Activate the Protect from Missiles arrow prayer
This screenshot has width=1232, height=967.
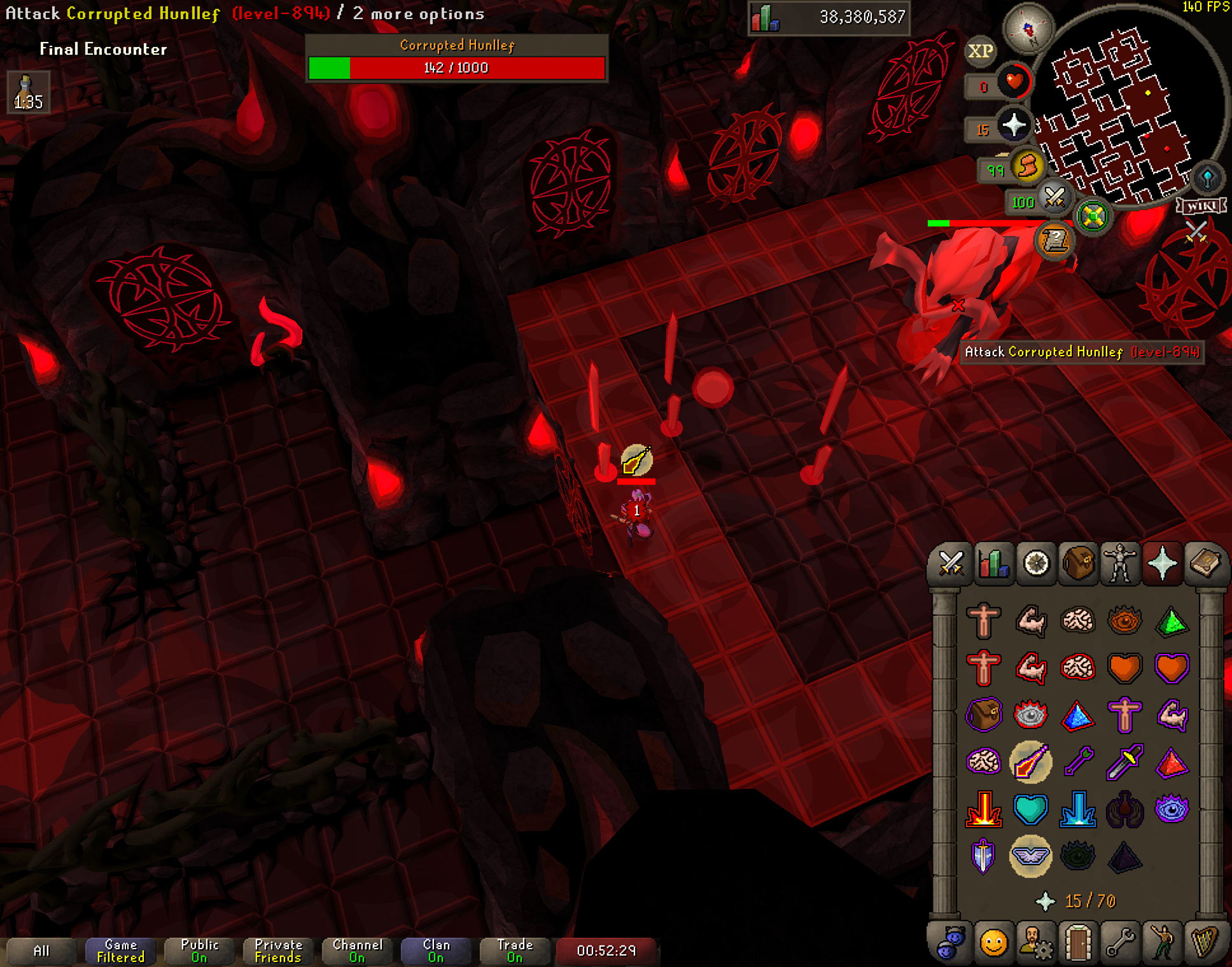[x=1078, y=762]
